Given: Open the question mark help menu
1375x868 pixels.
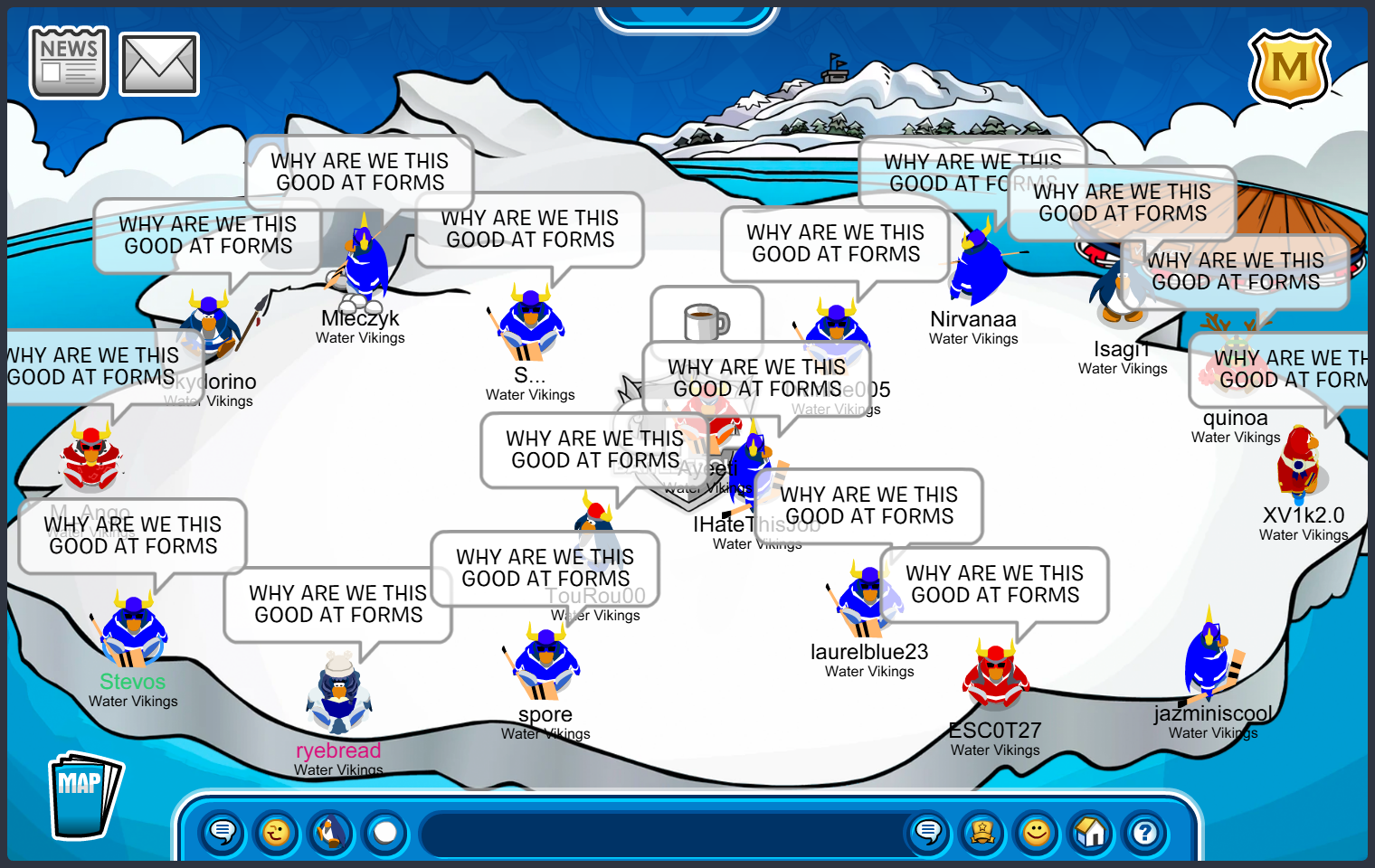Looking at the screenshot, I should [1145, 832].
